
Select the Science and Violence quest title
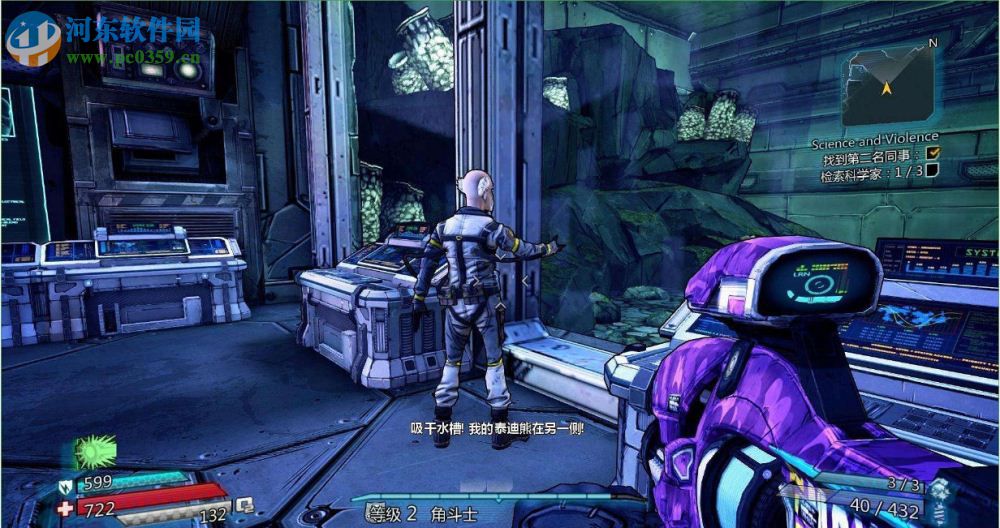coord(874,137)
